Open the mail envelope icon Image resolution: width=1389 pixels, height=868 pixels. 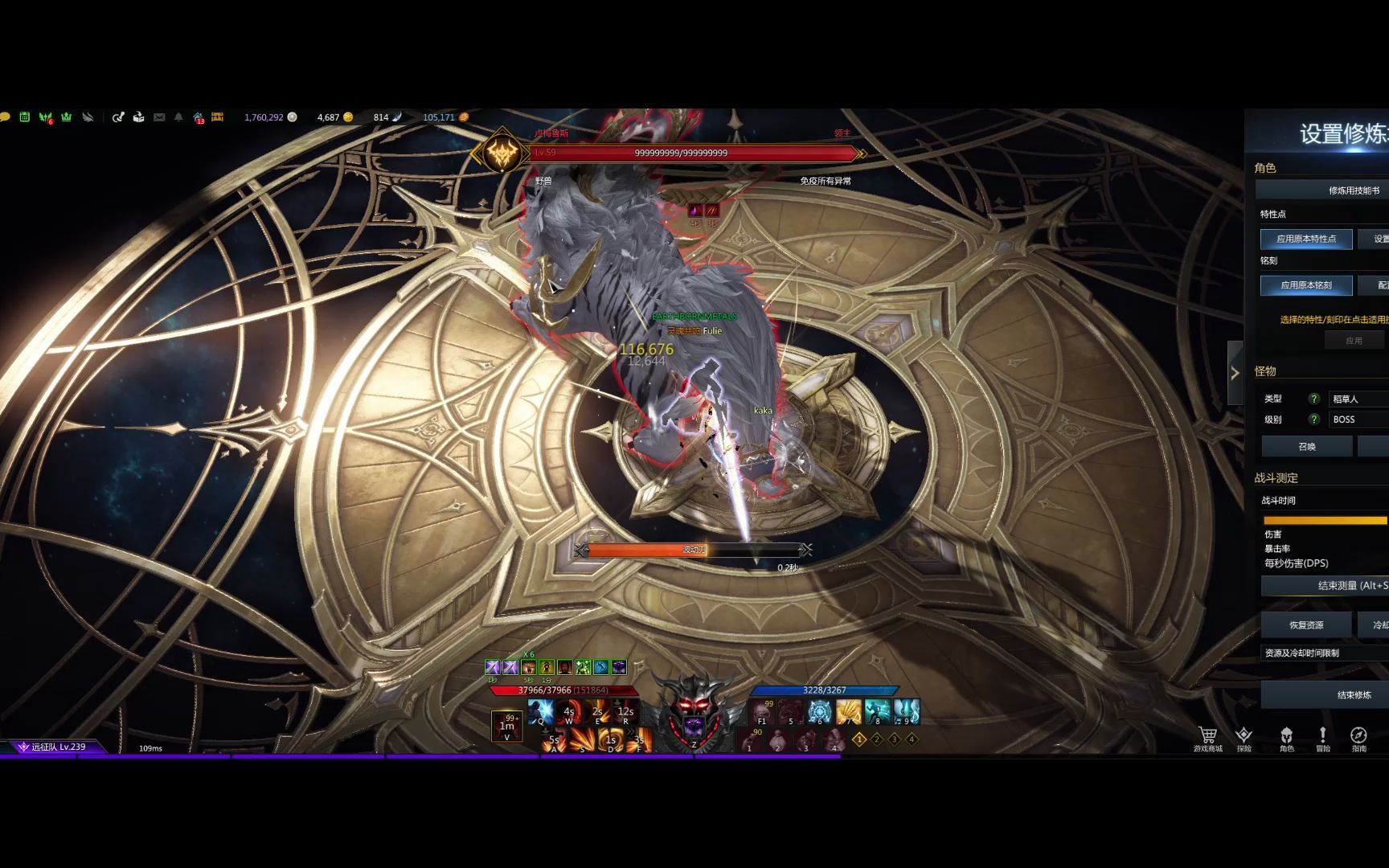(159, 117)
